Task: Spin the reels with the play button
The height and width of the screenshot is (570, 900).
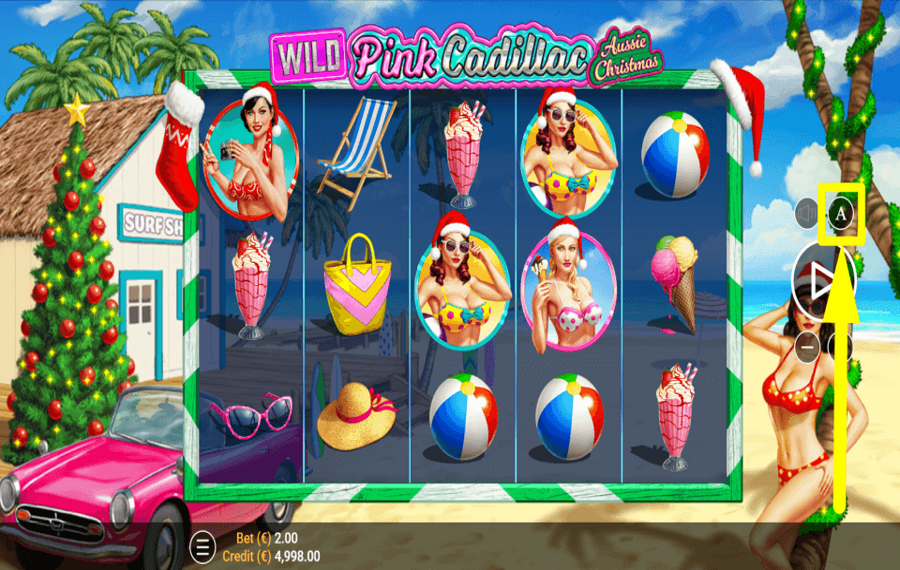Action: (822, 283)
